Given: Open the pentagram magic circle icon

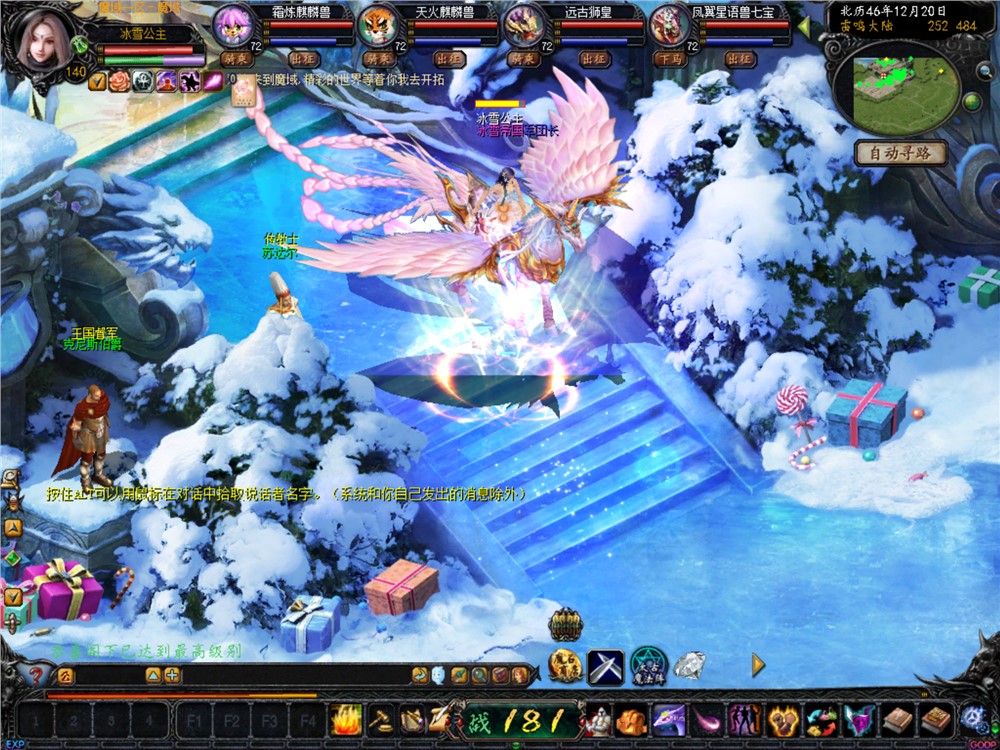Looking at the screenshot, I should click(x=648, y=666).
